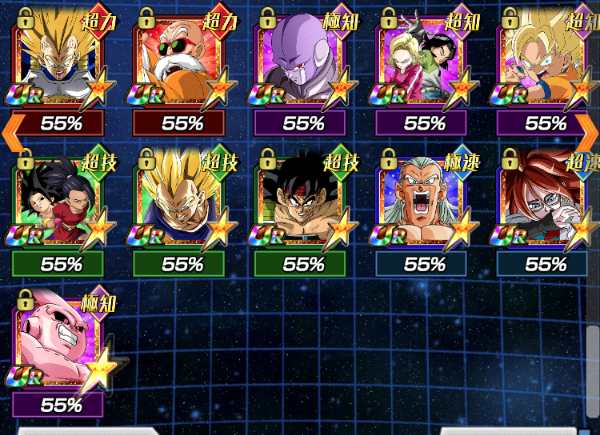
Task: Pick the Android 17 and 18 duo card
Action: click(x=424, y=62)
